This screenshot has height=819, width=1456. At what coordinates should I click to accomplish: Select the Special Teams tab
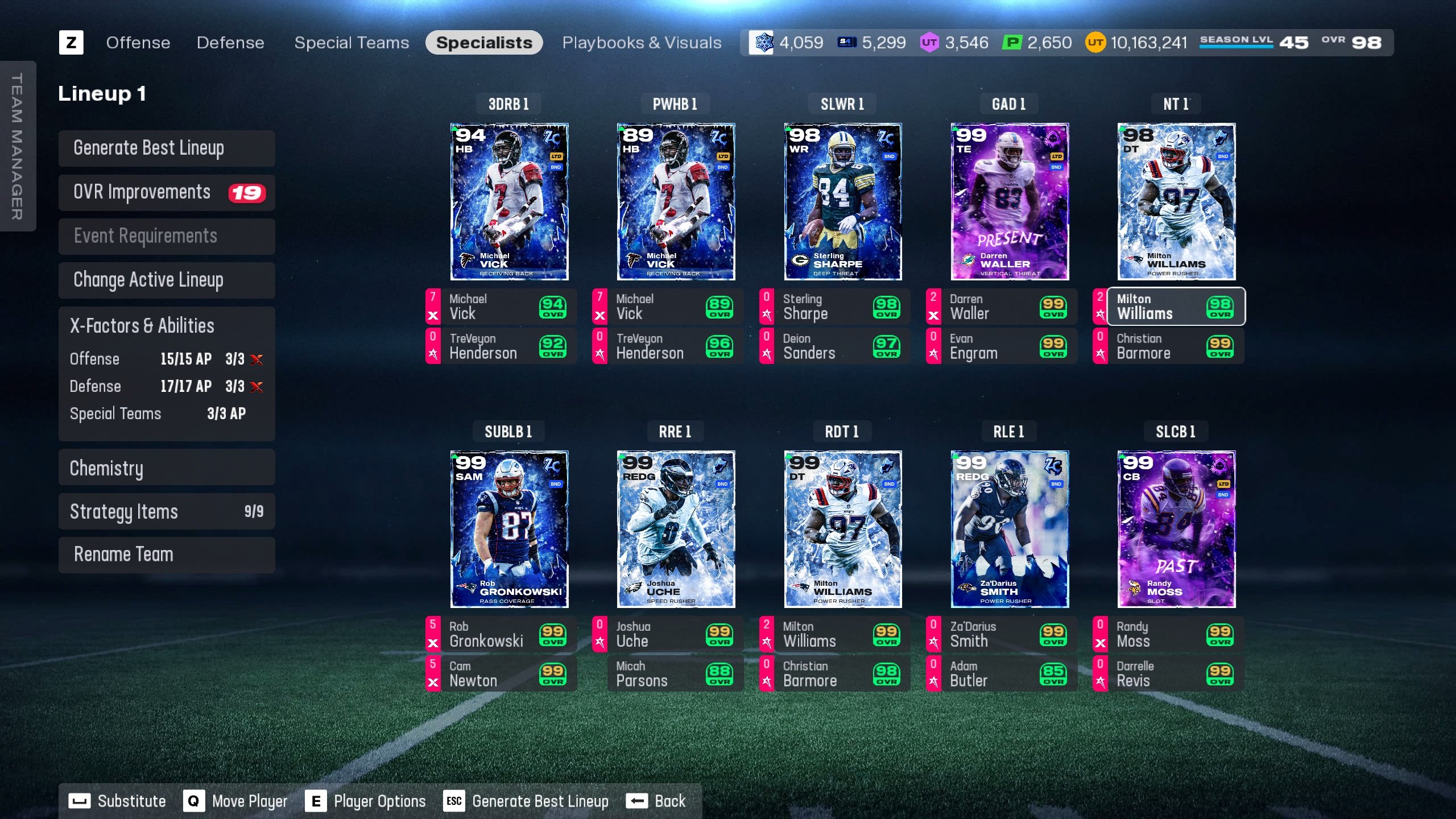pyautogui.click(x=351, y=43)
